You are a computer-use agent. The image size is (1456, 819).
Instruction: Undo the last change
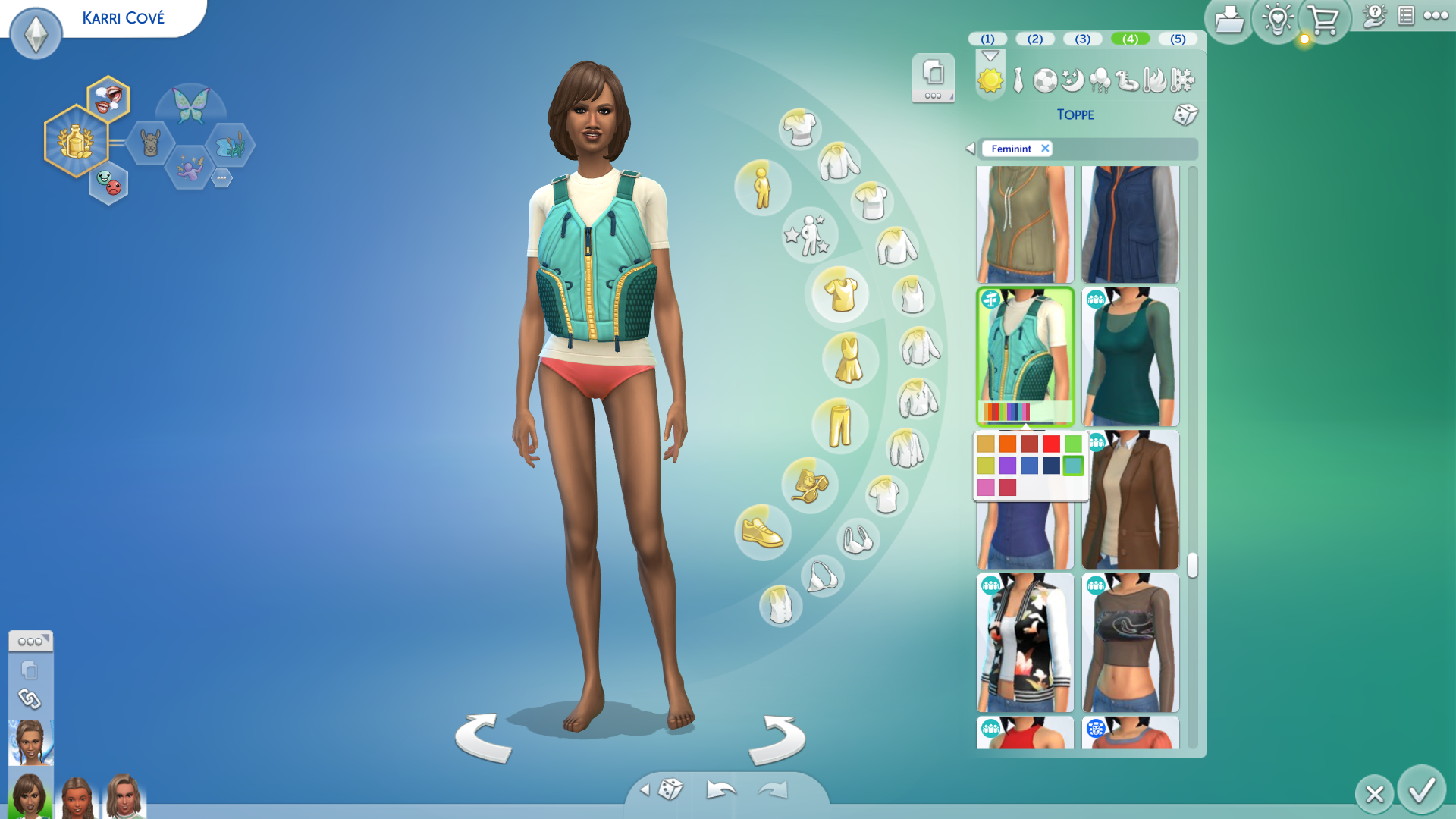point(720,790)
